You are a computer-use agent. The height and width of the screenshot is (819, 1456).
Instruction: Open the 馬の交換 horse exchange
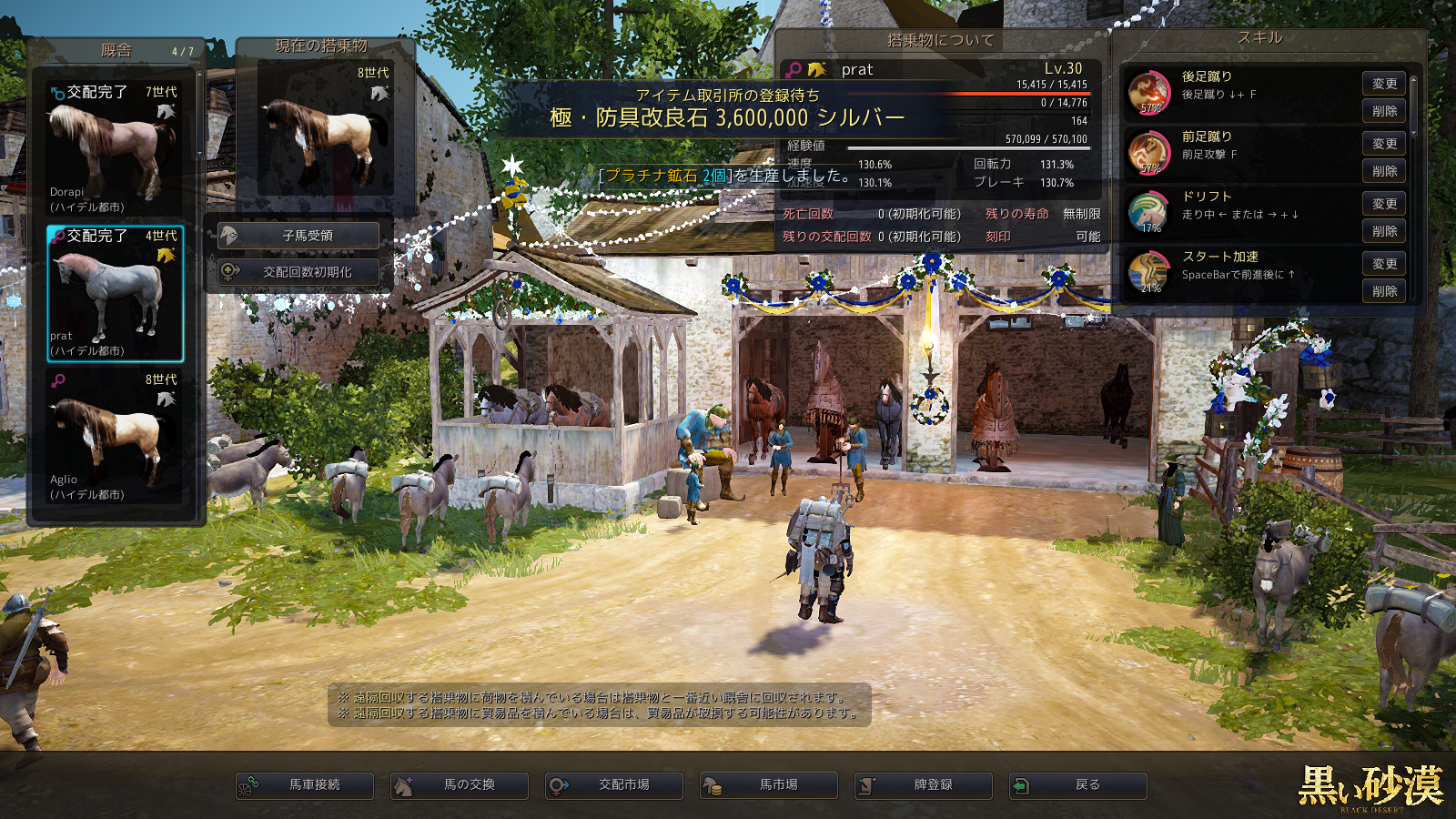(460, 785)
